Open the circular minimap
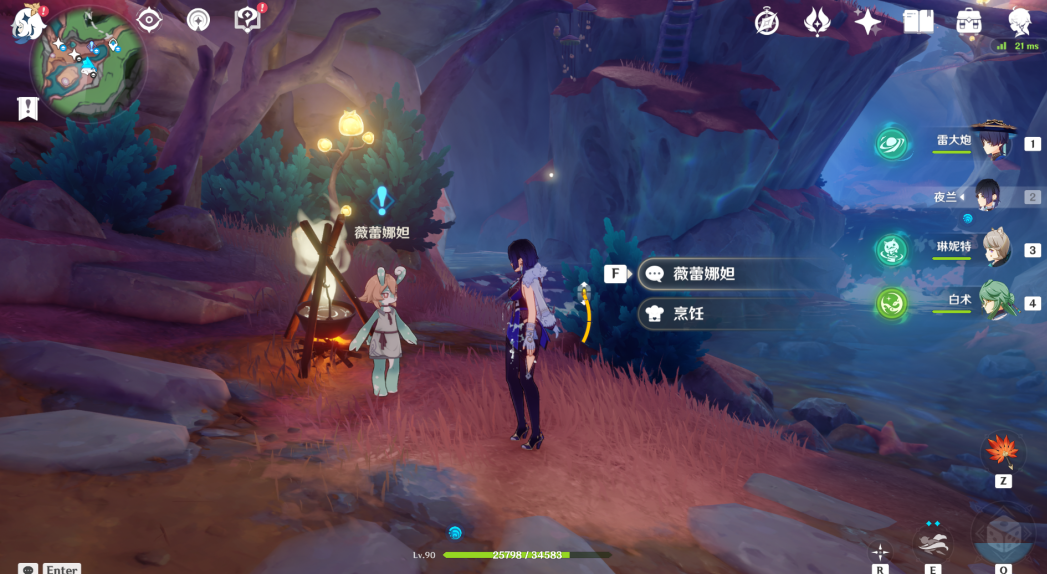The width and height of the screenshot is (1047, 574). 87,62
